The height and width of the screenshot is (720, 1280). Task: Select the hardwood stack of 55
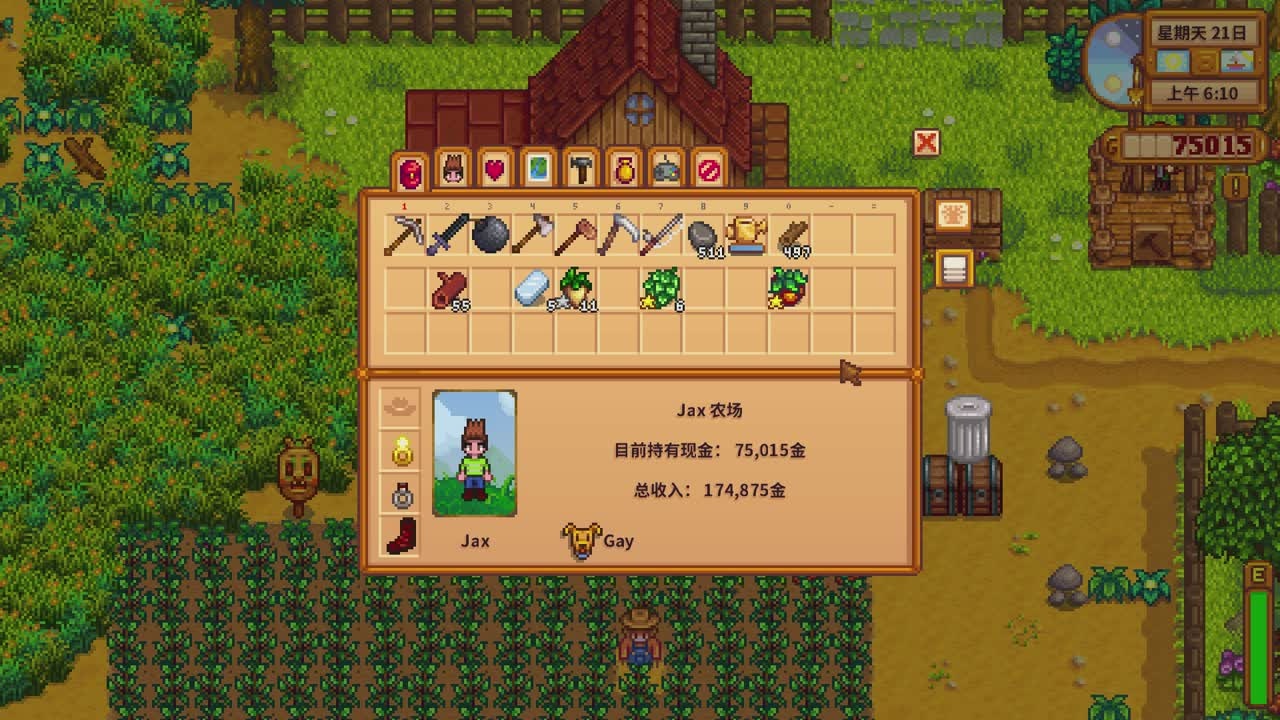tap(447, 288)
